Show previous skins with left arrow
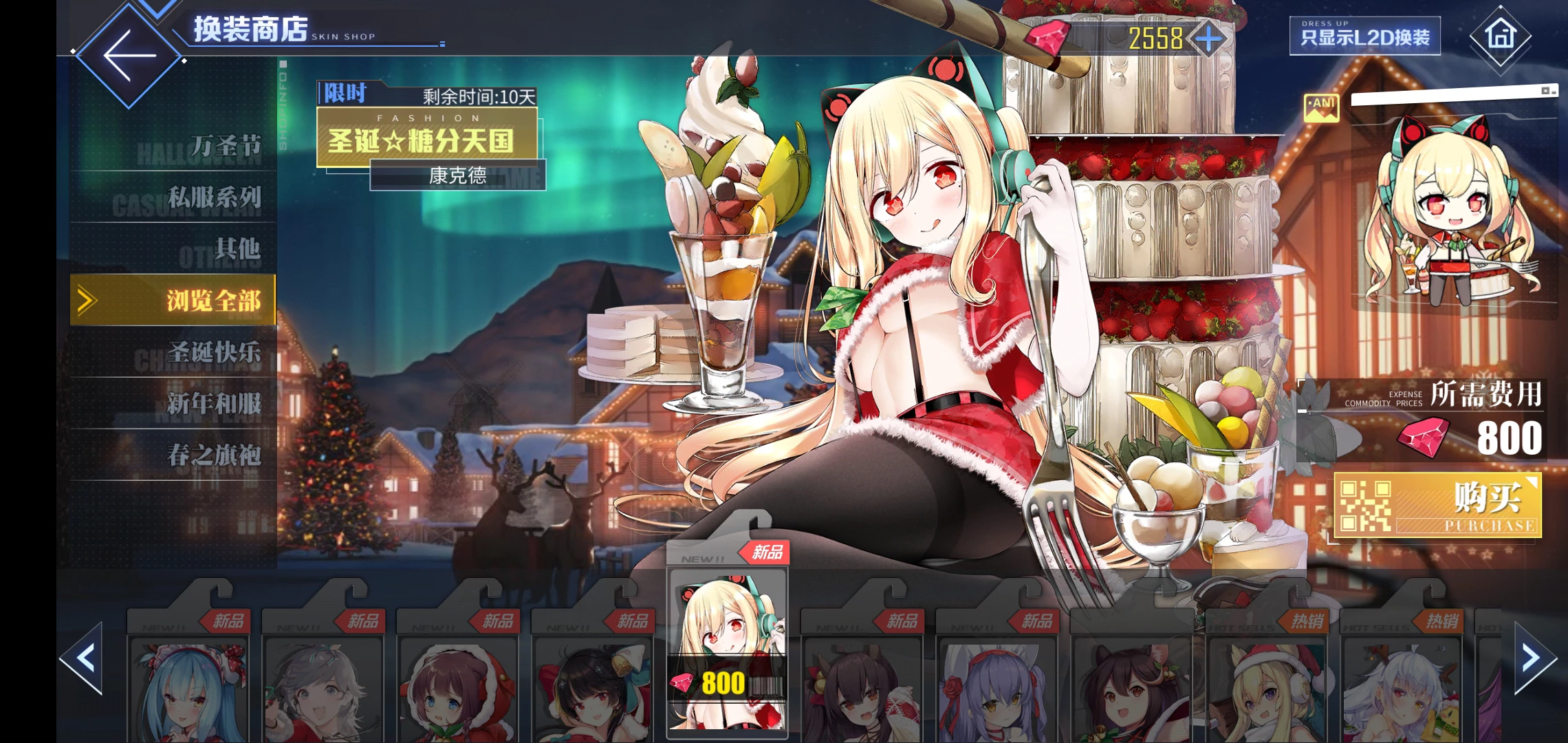This screenshot has width=1568, height=743. [84, 658]
